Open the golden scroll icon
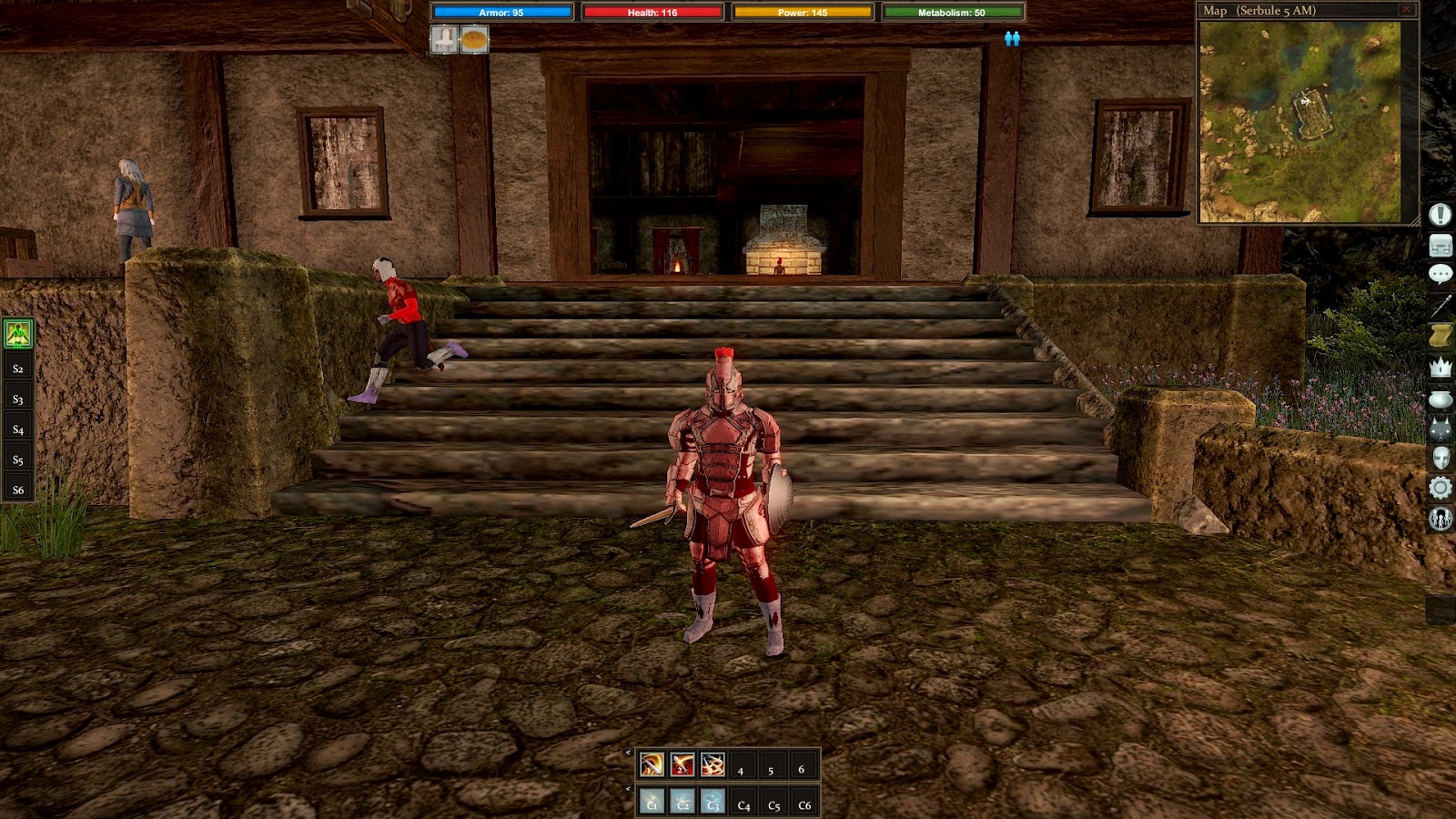The image size is (1456, 819). tap(1440, 336)
